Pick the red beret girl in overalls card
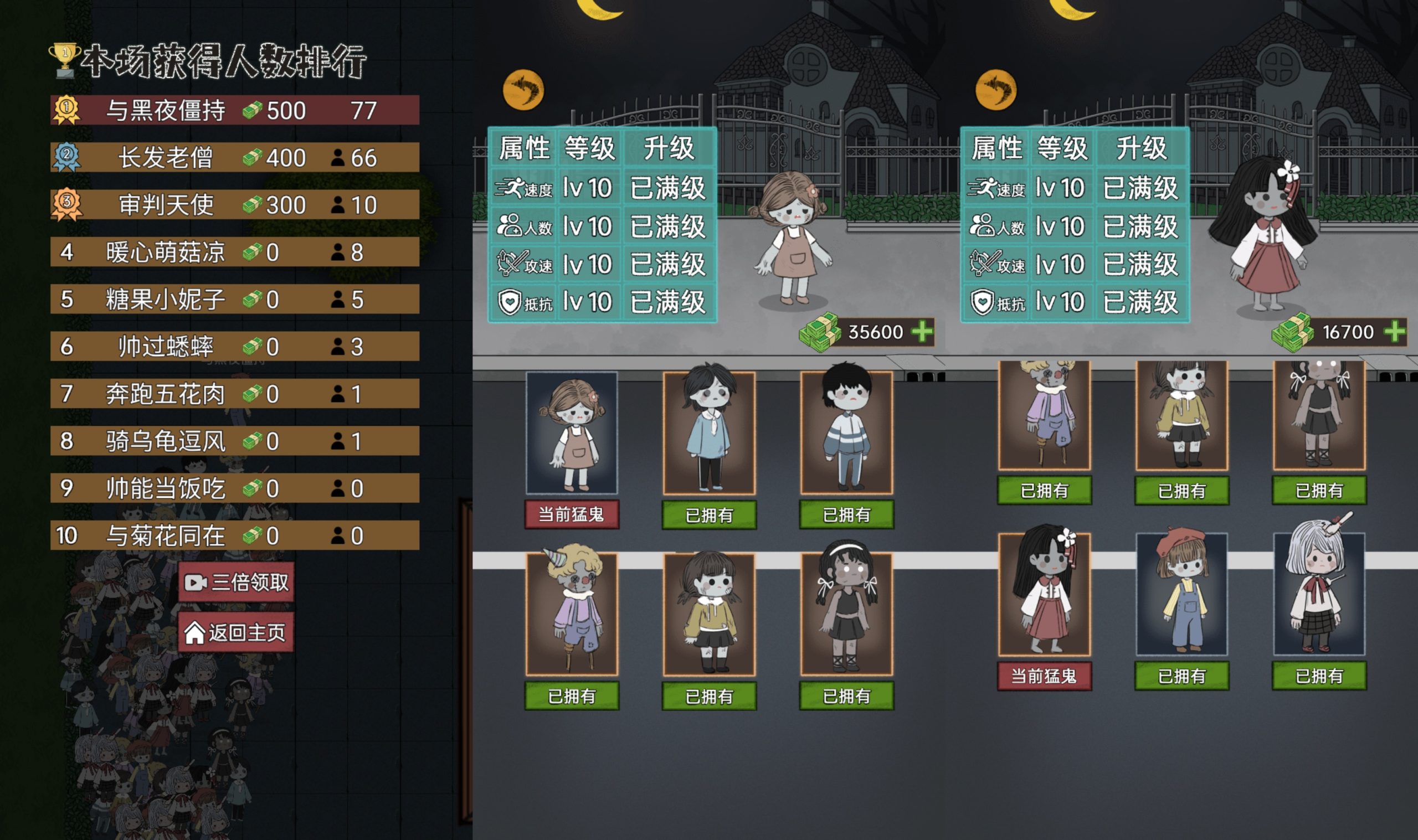The width and height of the screenshot is (1418, 840). [1182, 593]
